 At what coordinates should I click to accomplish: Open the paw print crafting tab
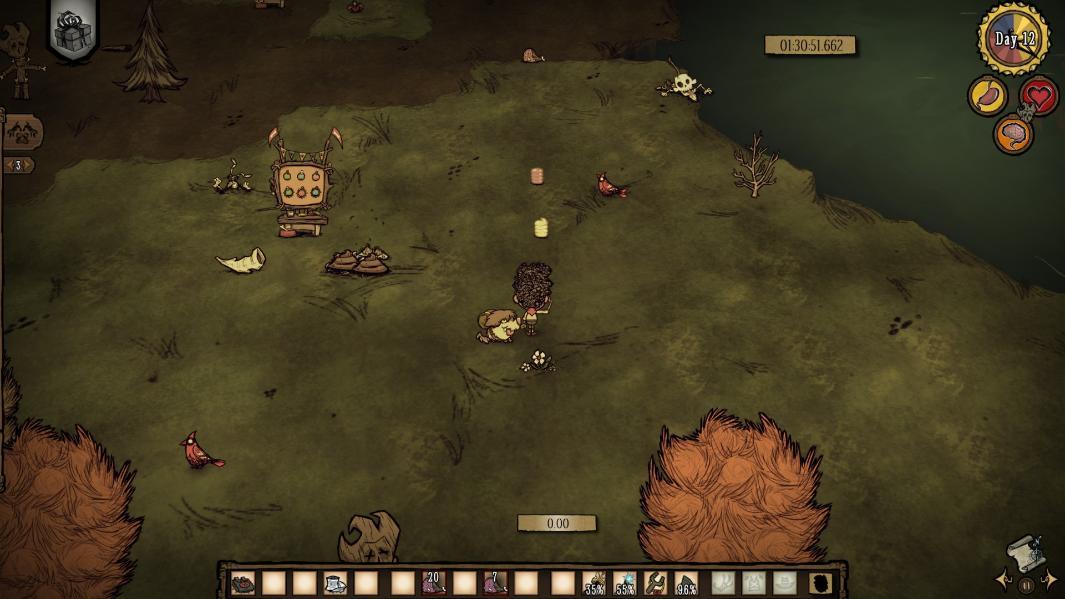(24, 131)
